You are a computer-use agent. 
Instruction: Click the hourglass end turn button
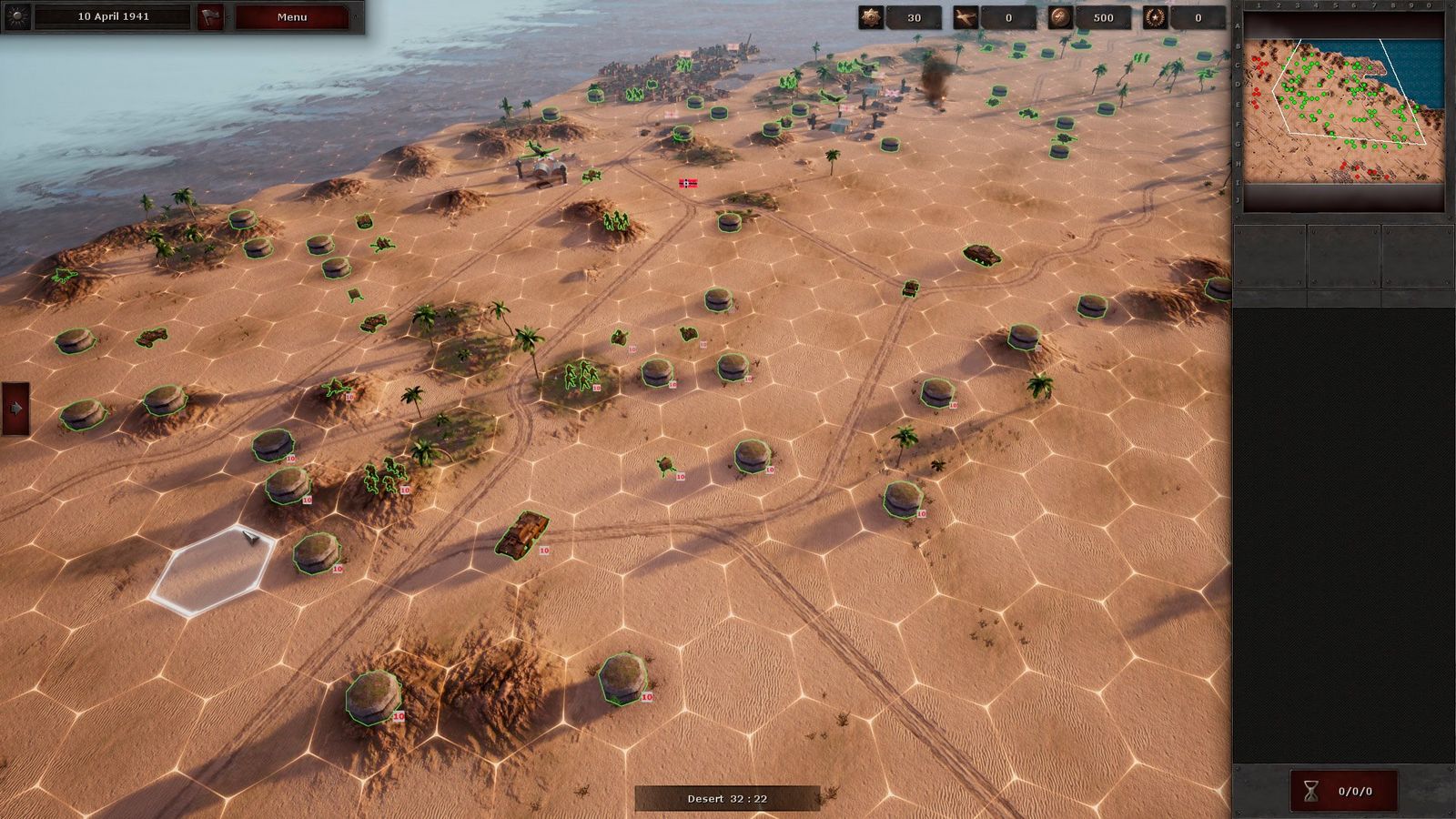pyautogui.click(x=1310, y=791)
